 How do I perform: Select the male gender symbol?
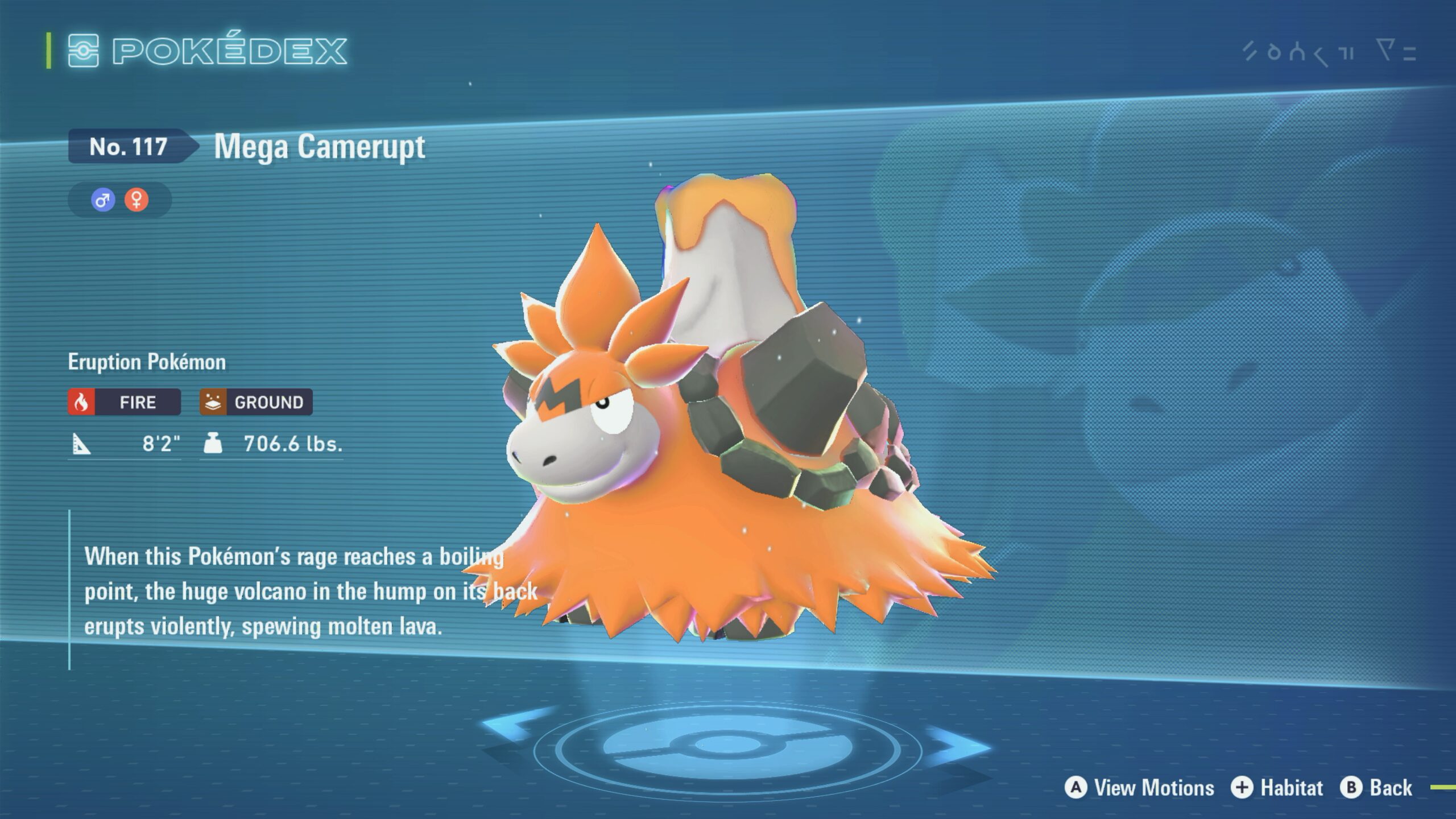[x=103, y=200]
